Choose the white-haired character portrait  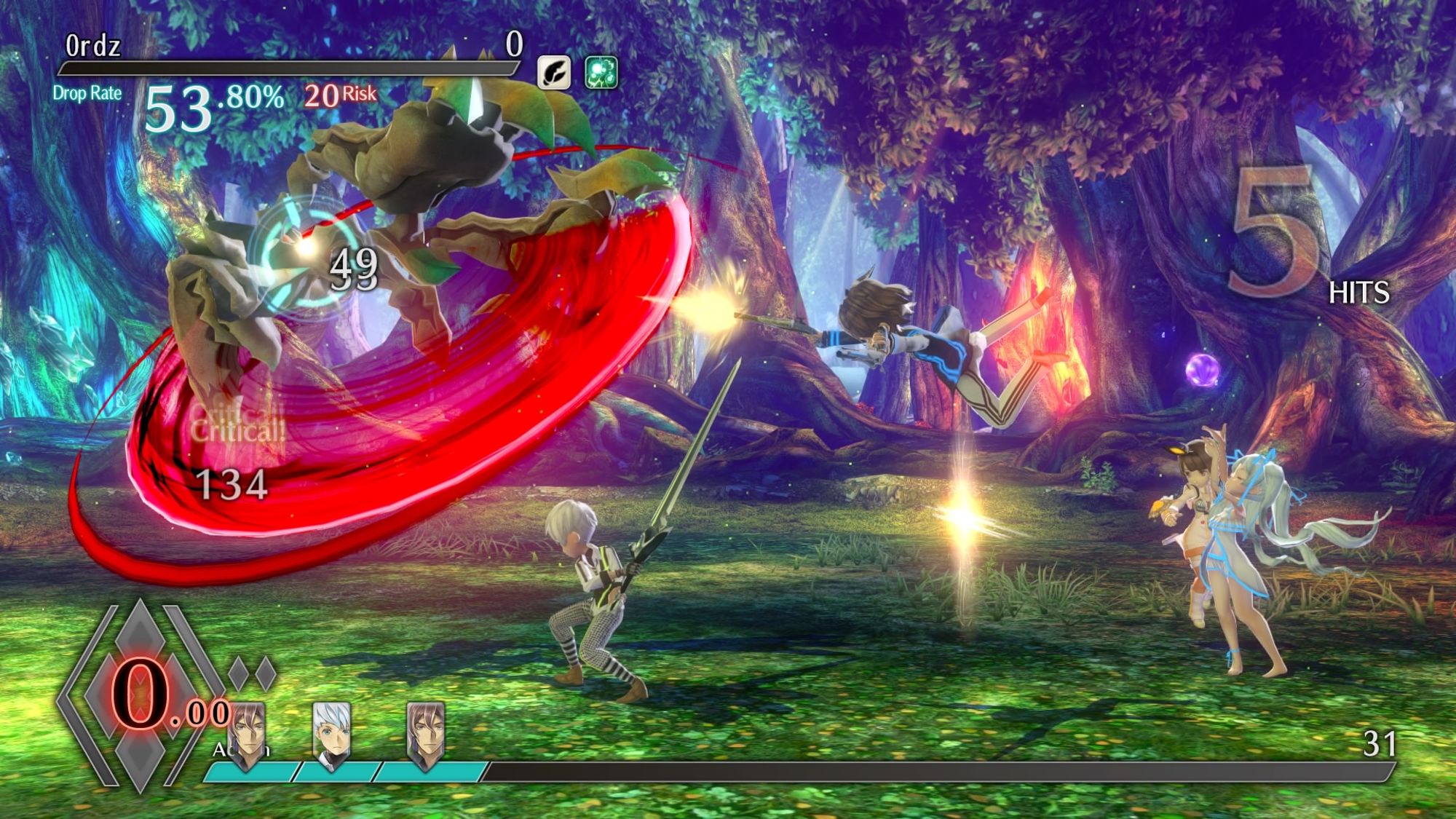click(331, 733)
